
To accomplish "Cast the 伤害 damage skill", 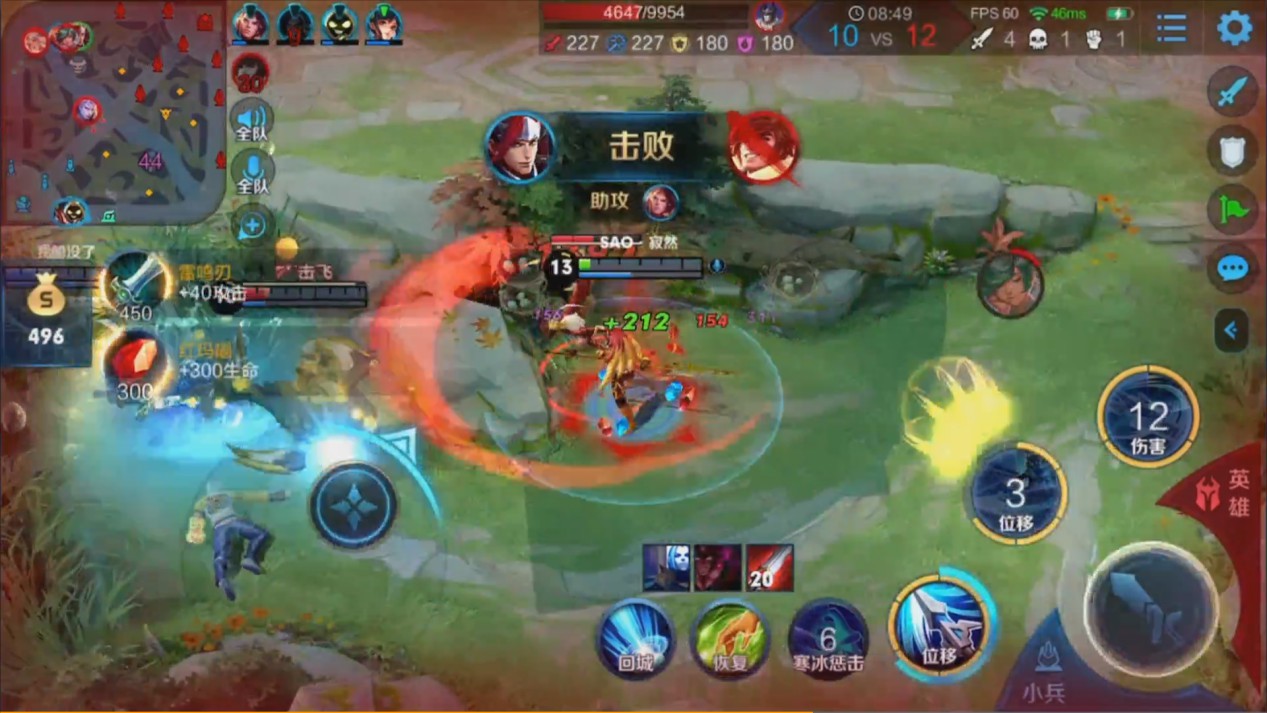I will click(x=1148, y=416).
